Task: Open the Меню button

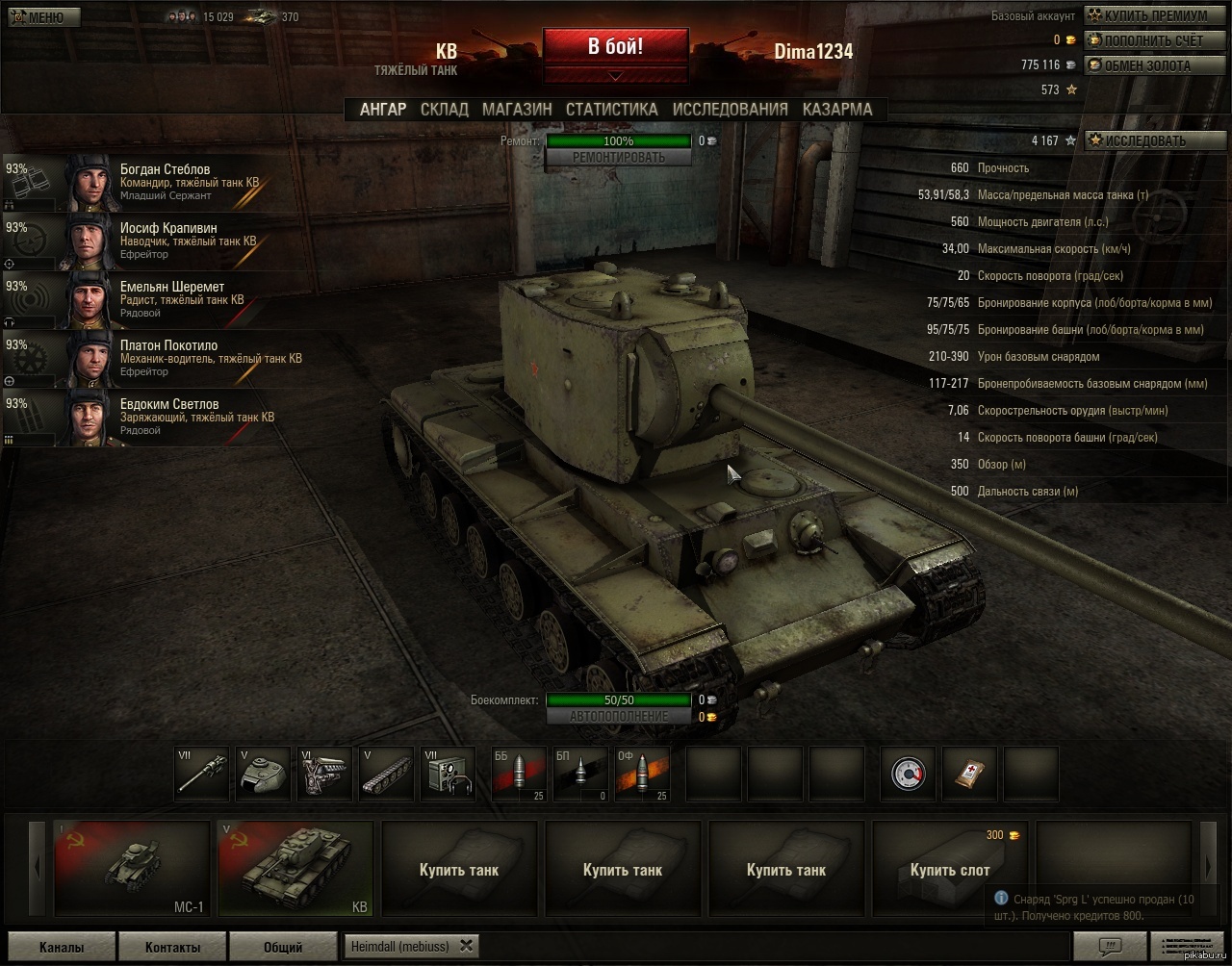Action: pyautogui.click(x=40, y=17)
